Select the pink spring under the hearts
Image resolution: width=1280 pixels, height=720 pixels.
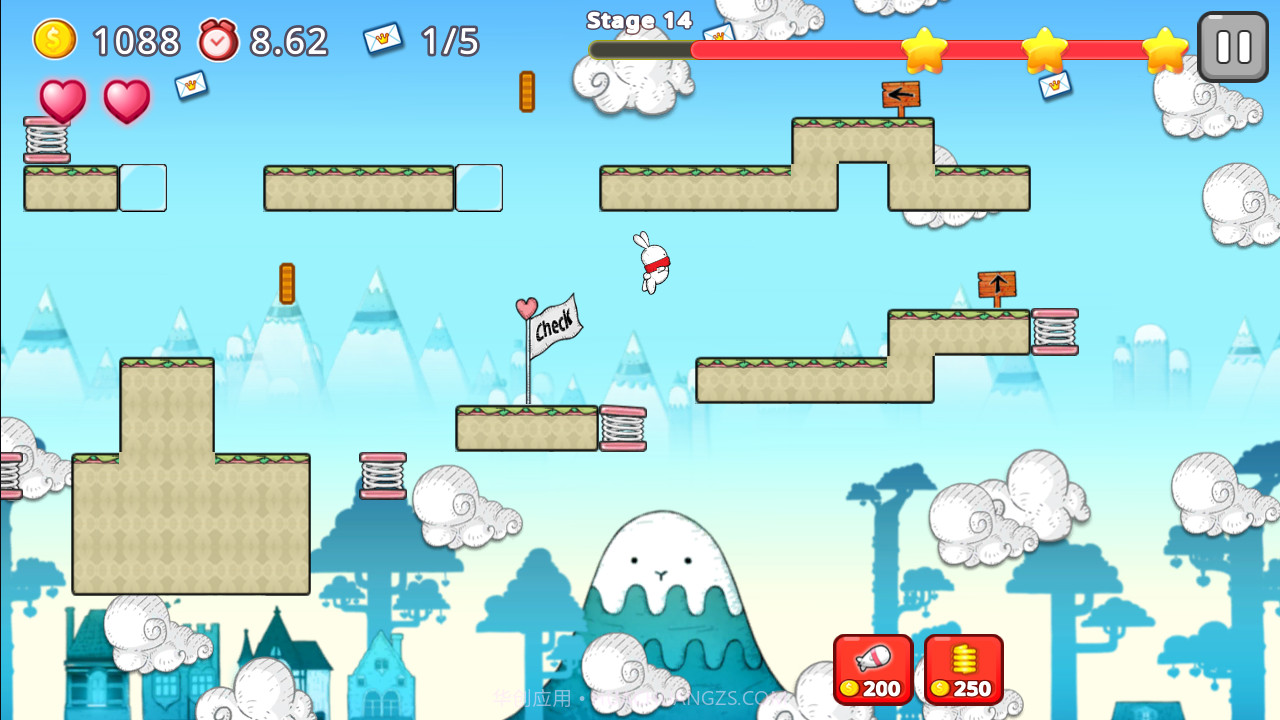(x=48, y=140)
